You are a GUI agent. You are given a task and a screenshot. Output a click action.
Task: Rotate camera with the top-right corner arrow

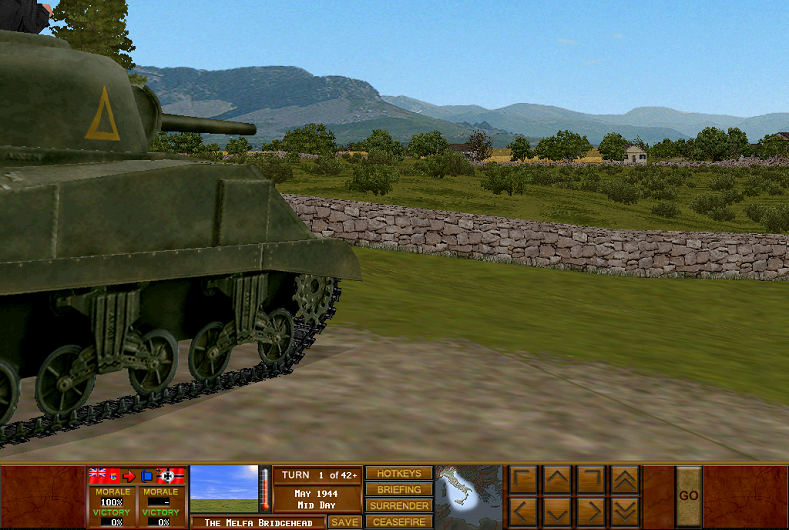pyautogui.click(x=590, y=480)
